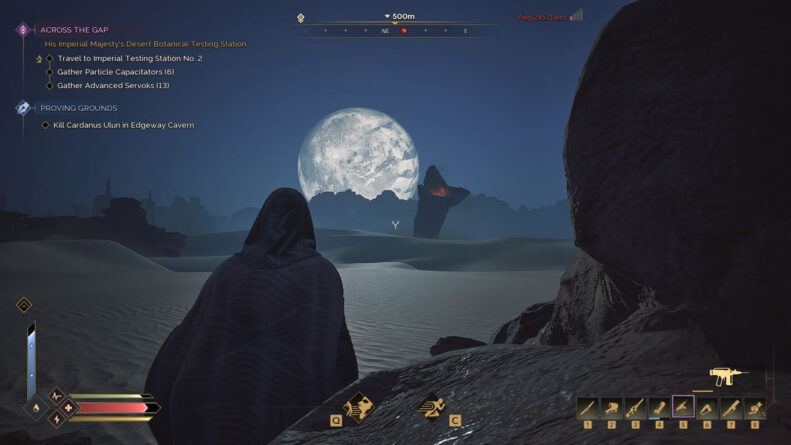
Task: Select the Gather Advanced Servoks objective
Action: 113,85
